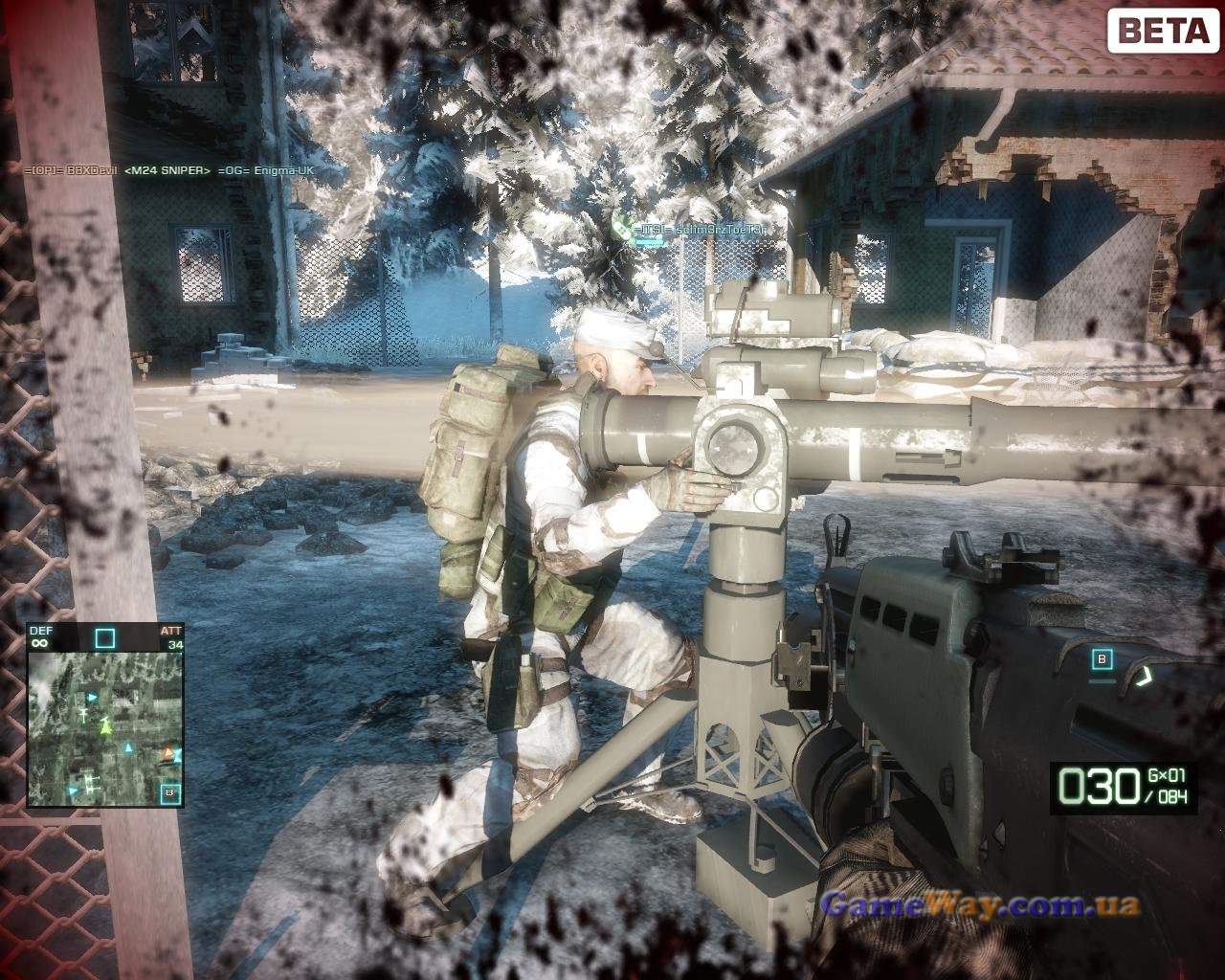Open the GameWay.com.ua watermark link
This screenshot has width=1225, height=980.
point(980,904)
